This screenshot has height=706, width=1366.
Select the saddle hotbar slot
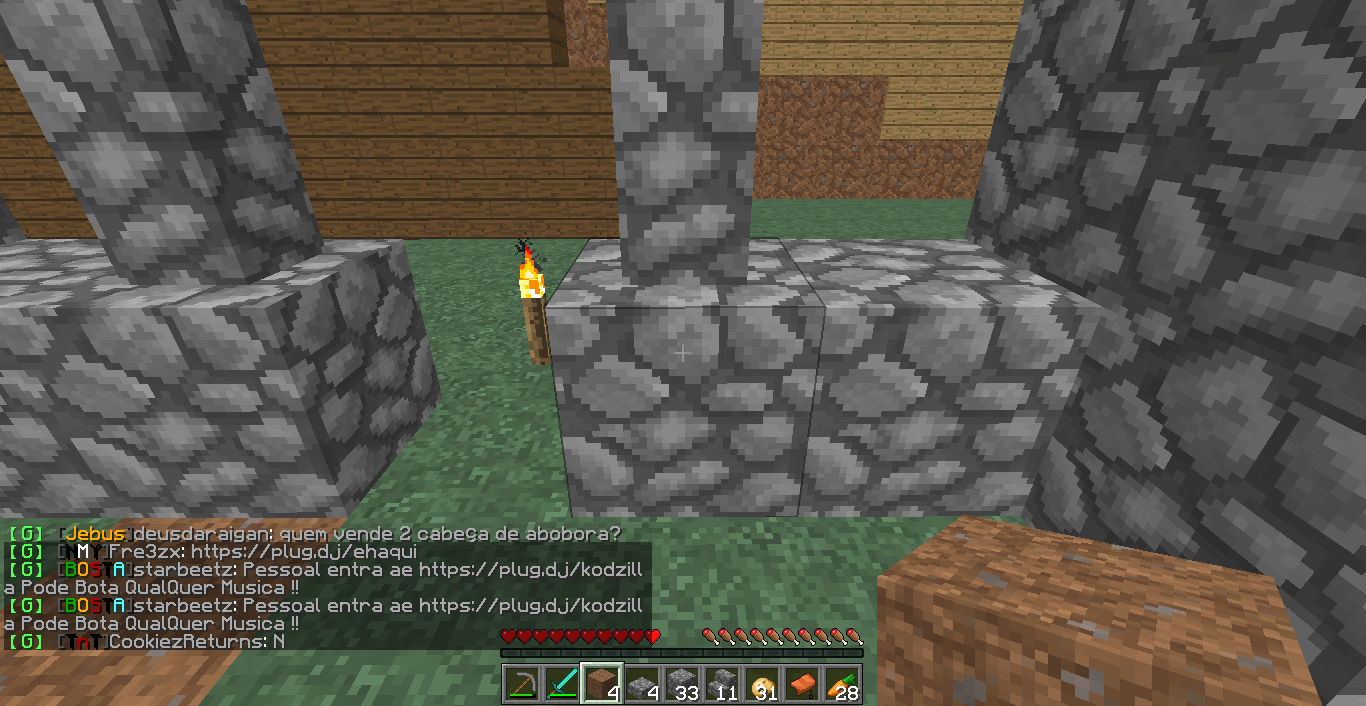tap(802, 685)
